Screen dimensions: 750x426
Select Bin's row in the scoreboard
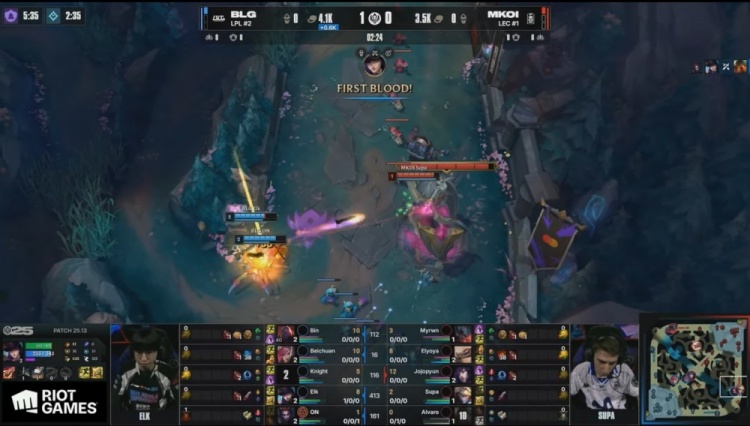[x=320, y=333]
